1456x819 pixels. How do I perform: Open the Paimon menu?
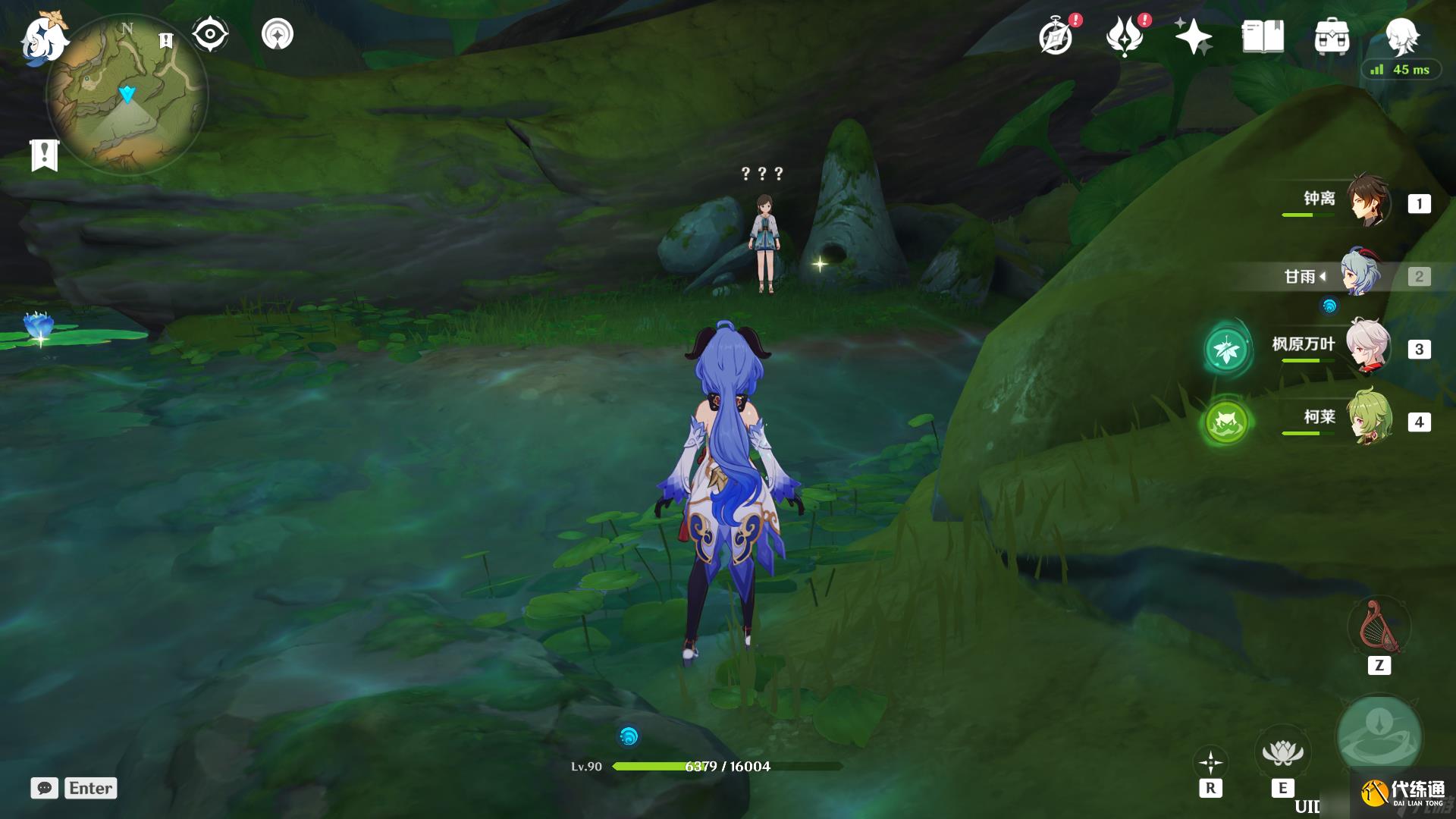[43, 38]
